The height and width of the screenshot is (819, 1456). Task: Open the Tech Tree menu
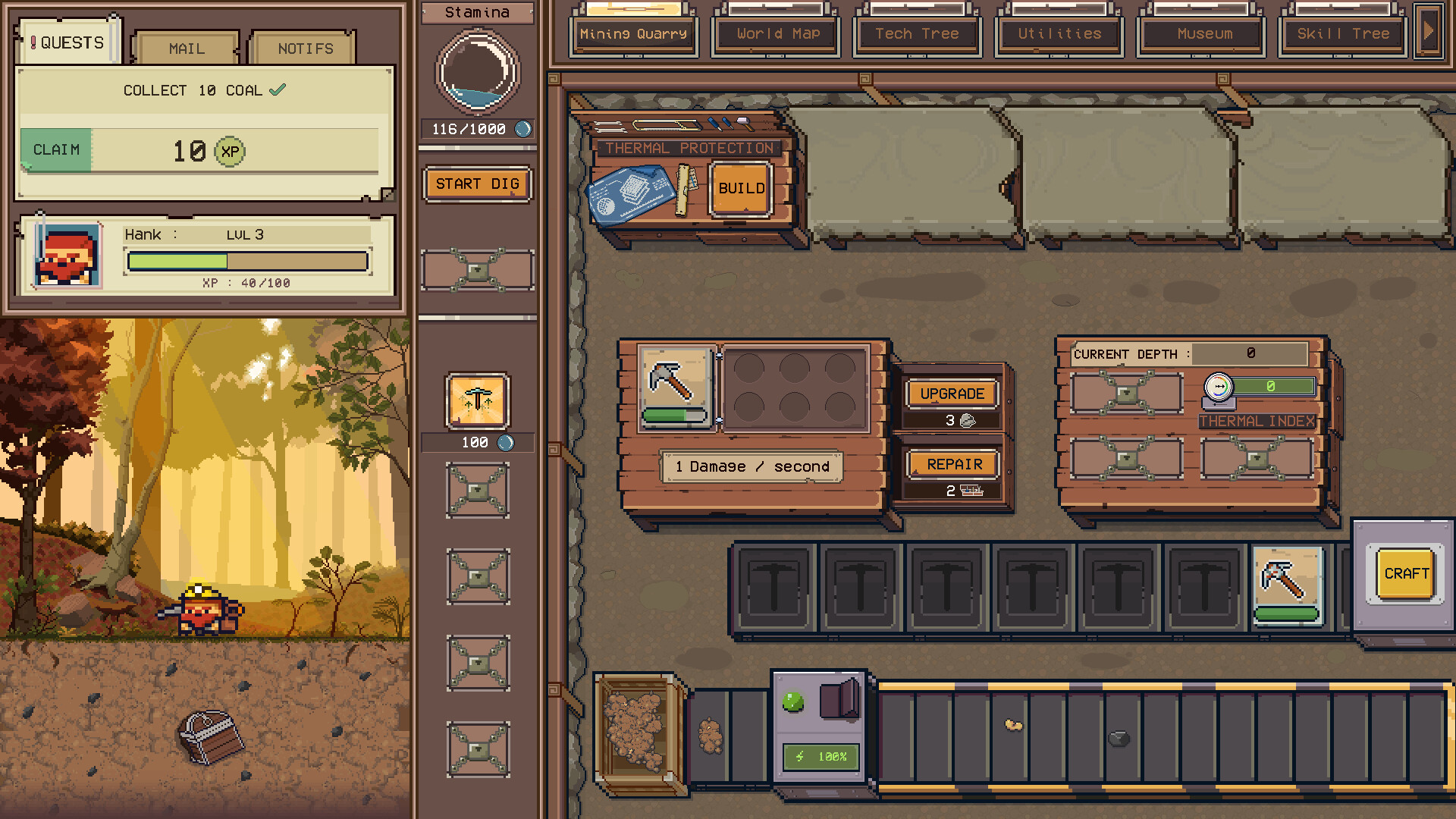click(x=917, y=33)
